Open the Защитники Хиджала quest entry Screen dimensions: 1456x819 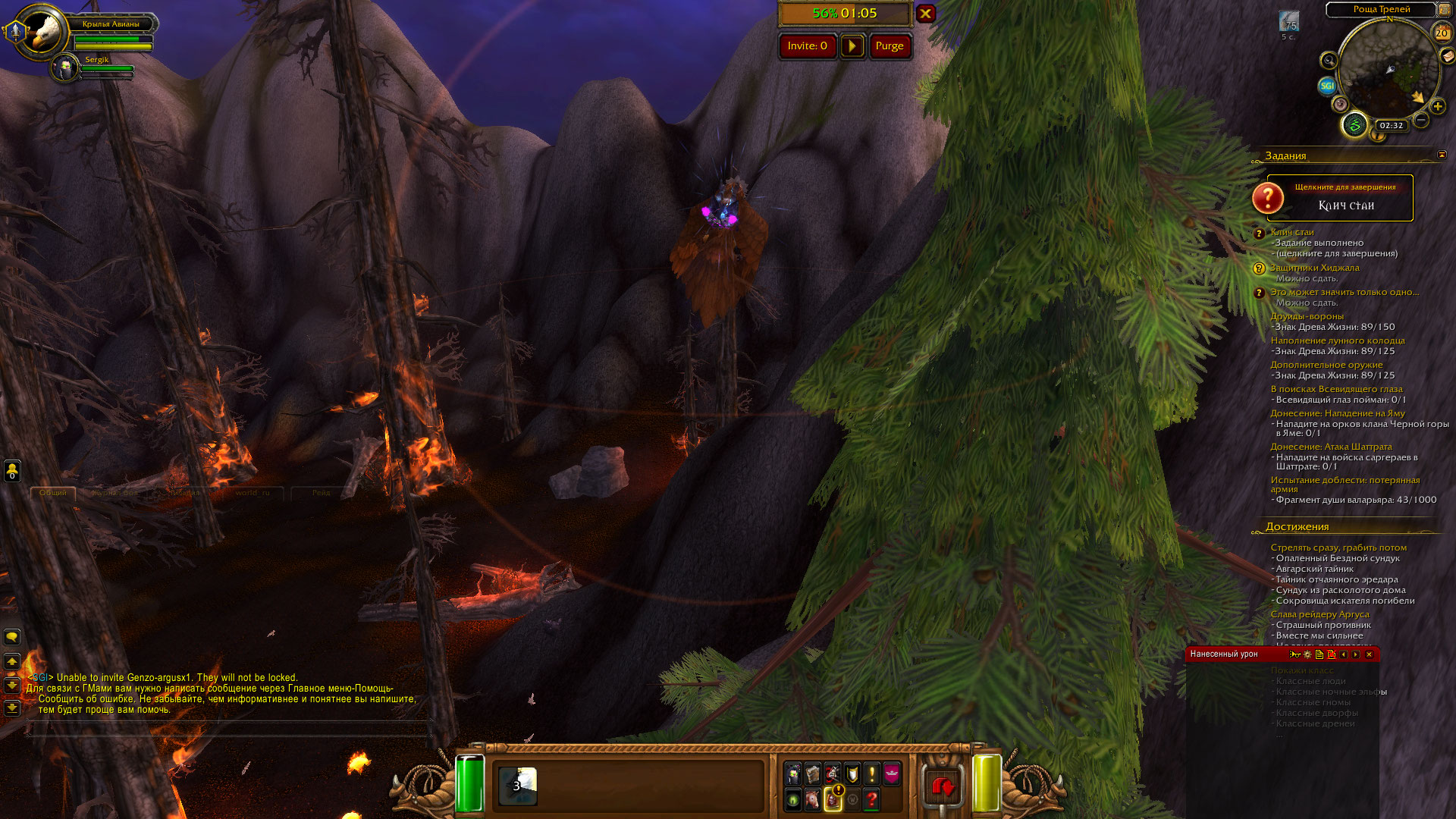[1314, 268]
